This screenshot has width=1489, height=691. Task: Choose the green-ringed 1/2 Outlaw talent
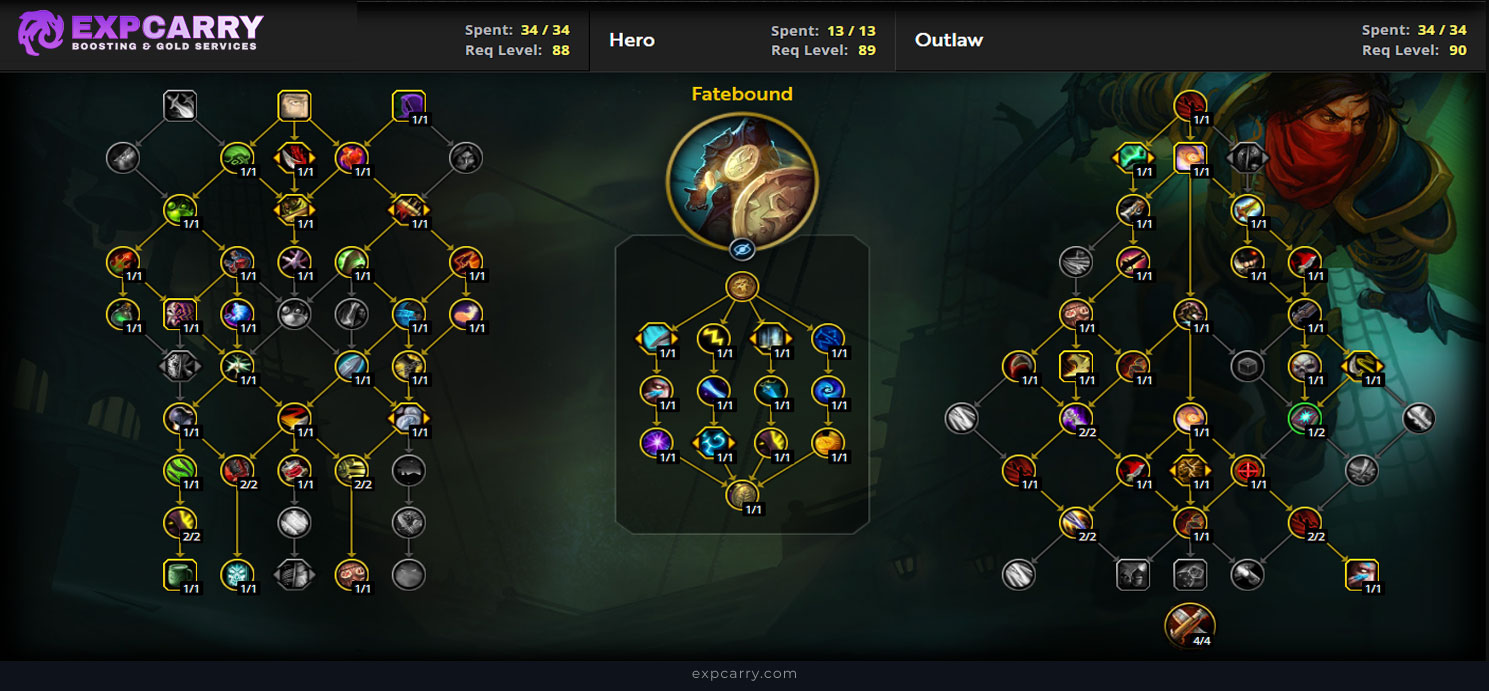pyautogui.click(x=1304, y=418)
